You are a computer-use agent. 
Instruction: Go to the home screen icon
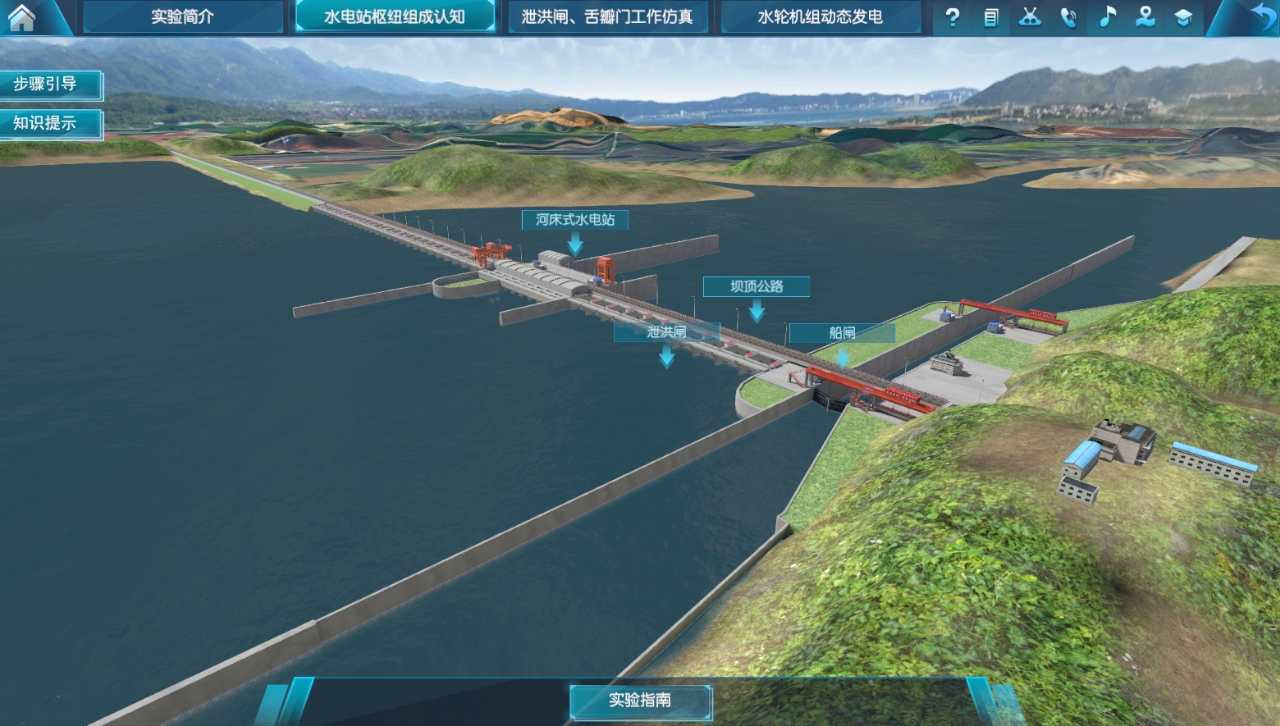22,17
